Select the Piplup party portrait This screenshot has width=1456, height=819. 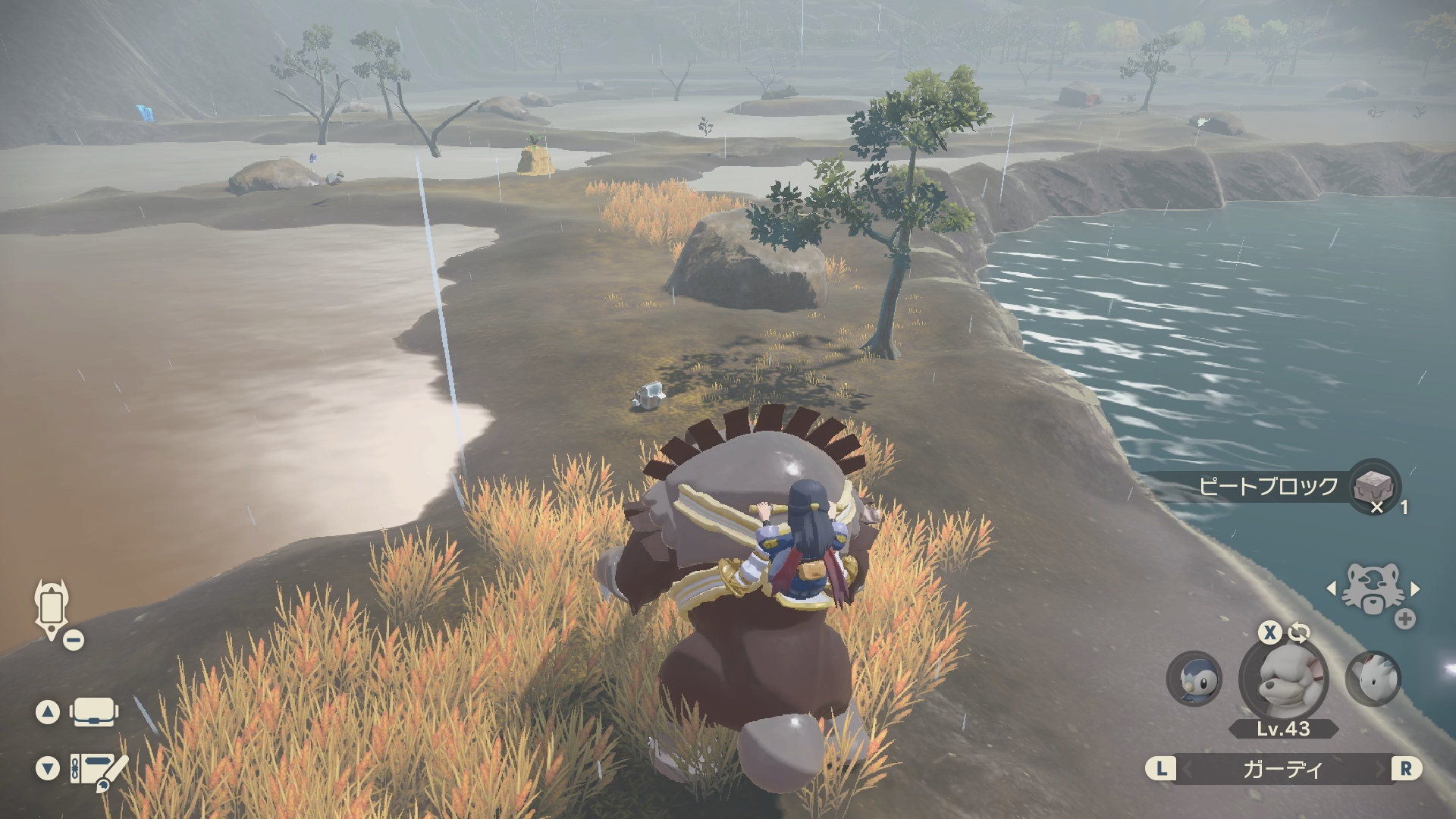tap(1194, 678)
